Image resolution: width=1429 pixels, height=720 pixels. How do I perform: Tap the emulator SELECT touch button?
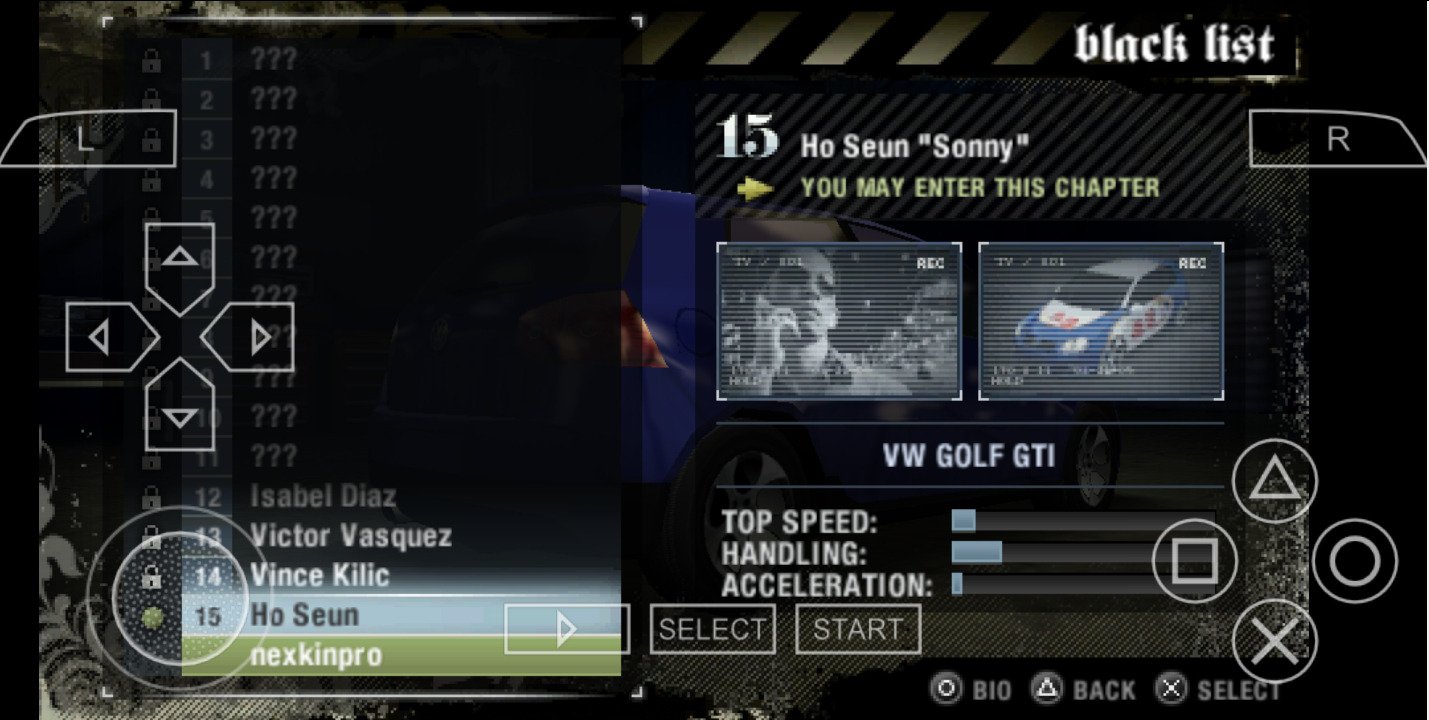[x=712, y=629]
